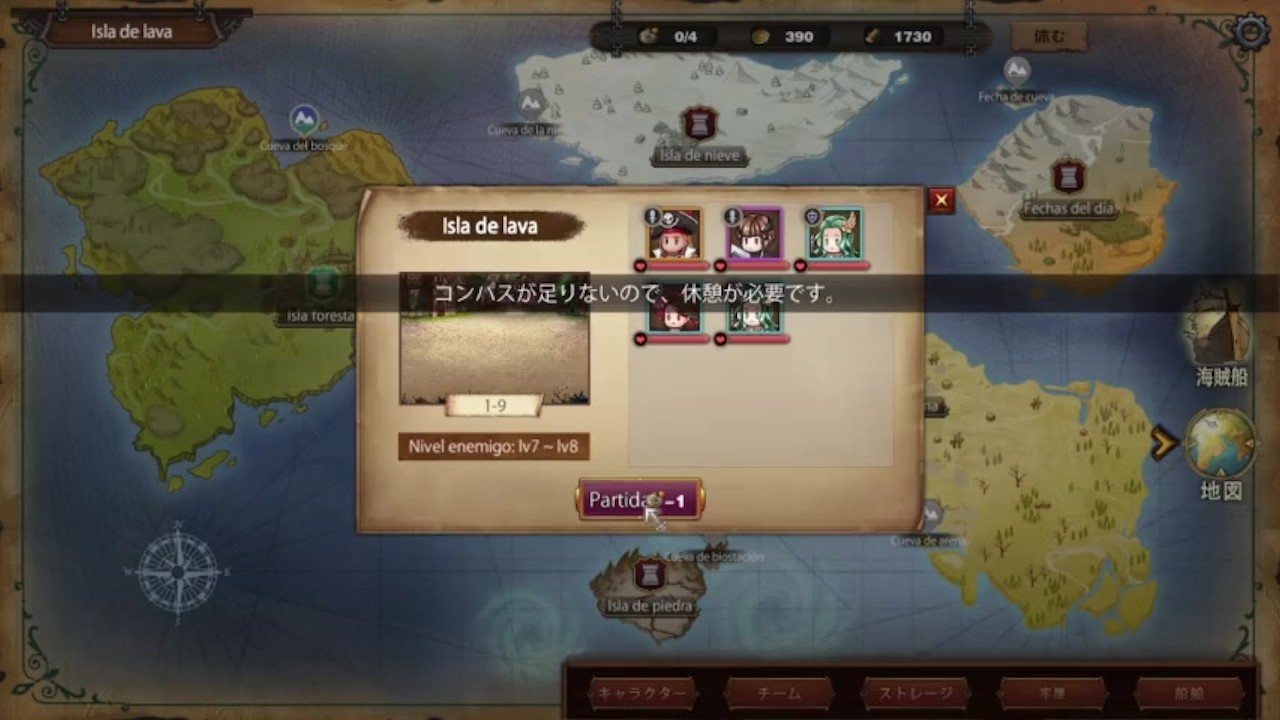Select the Isla de piedra map marker

[650, 575]
